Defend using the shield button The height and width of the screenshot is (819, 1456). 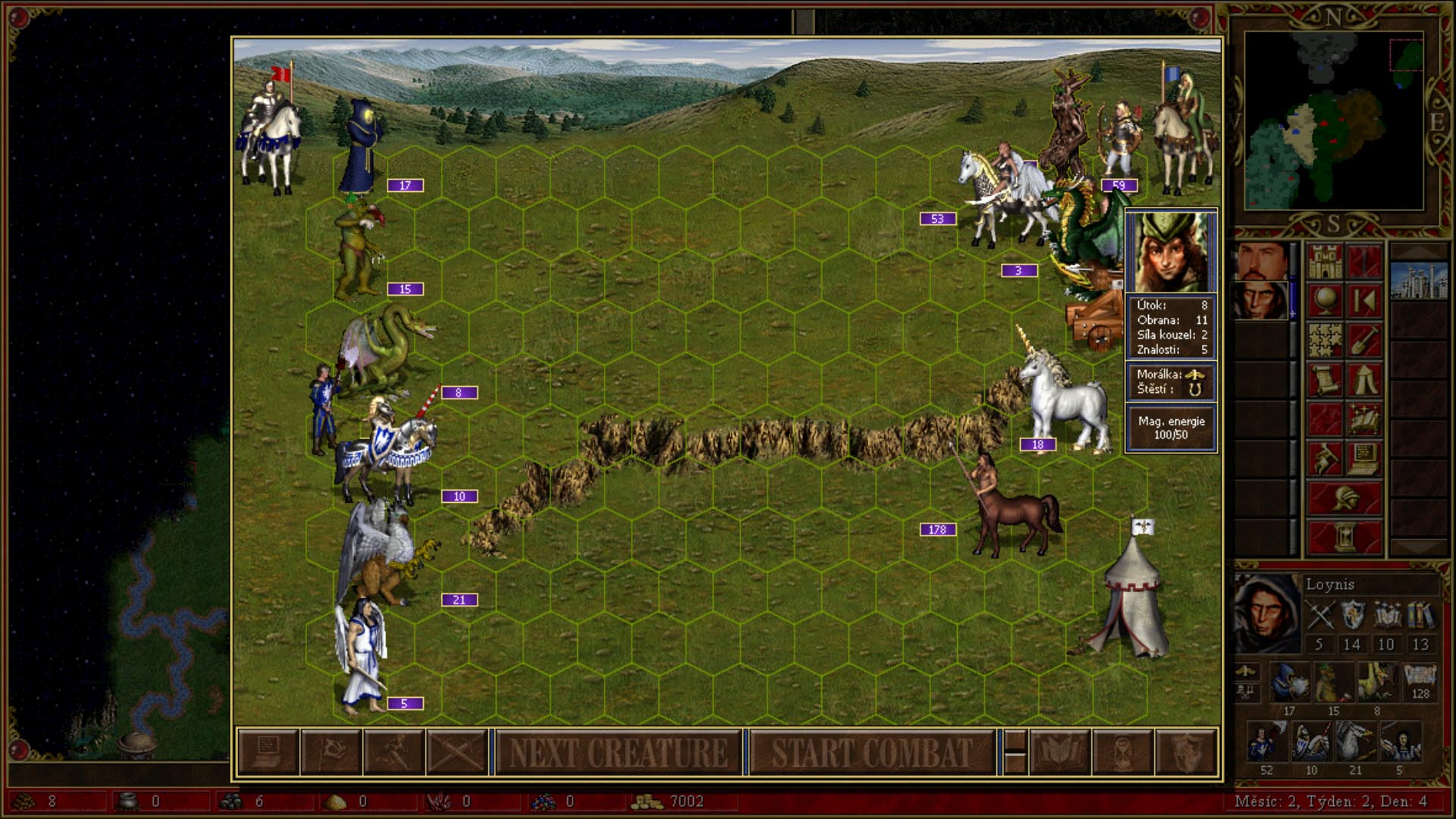click(1186, 753)
